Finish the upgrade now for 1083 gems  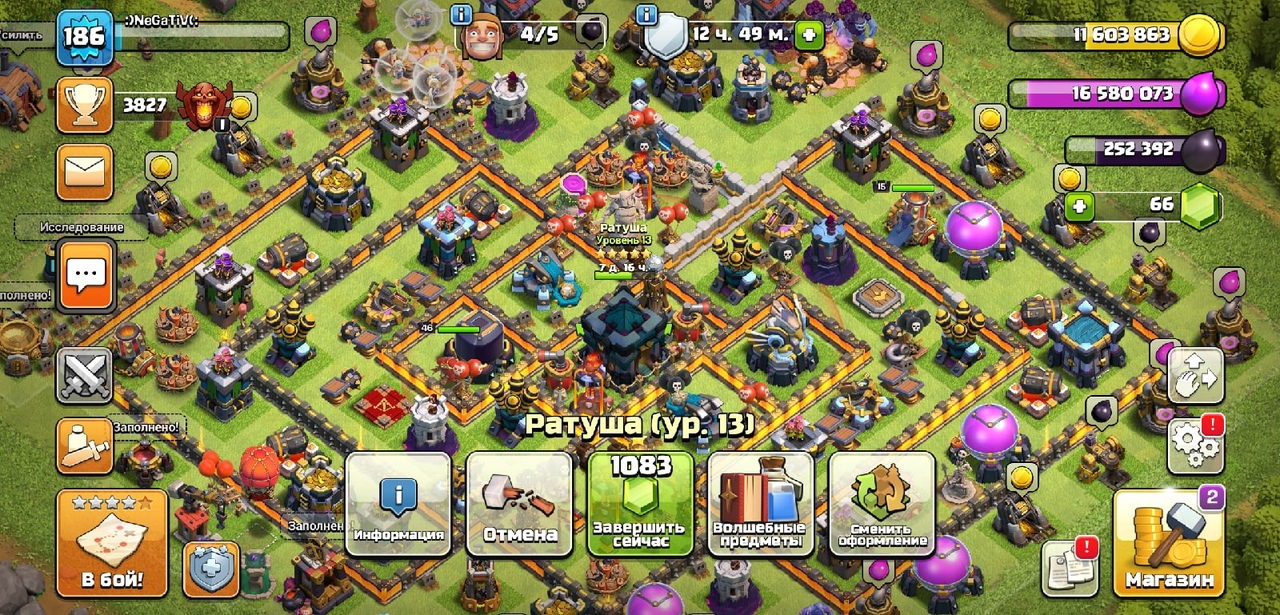(640, 504)
